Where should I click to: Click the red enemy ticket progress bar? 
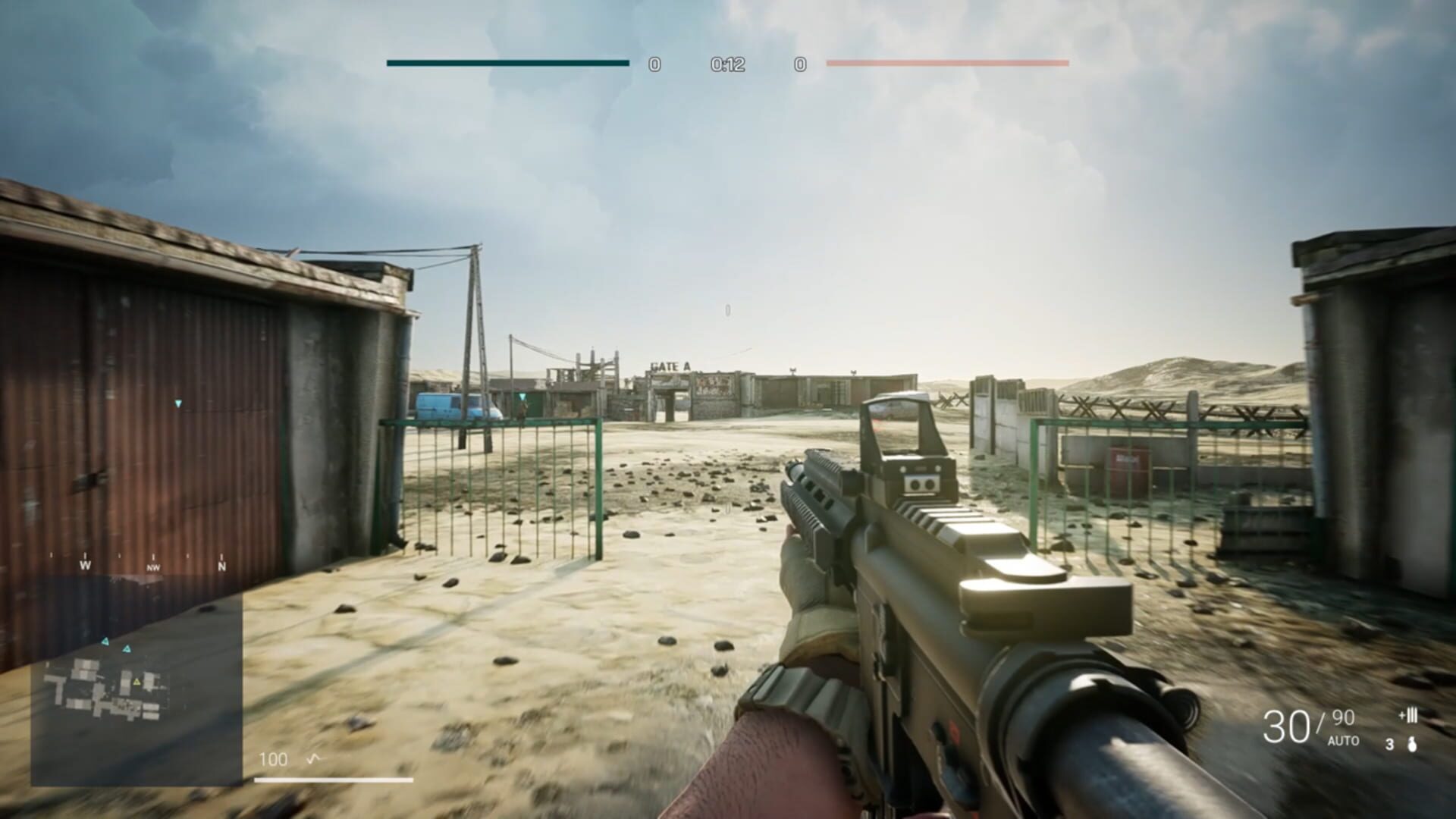948,65
